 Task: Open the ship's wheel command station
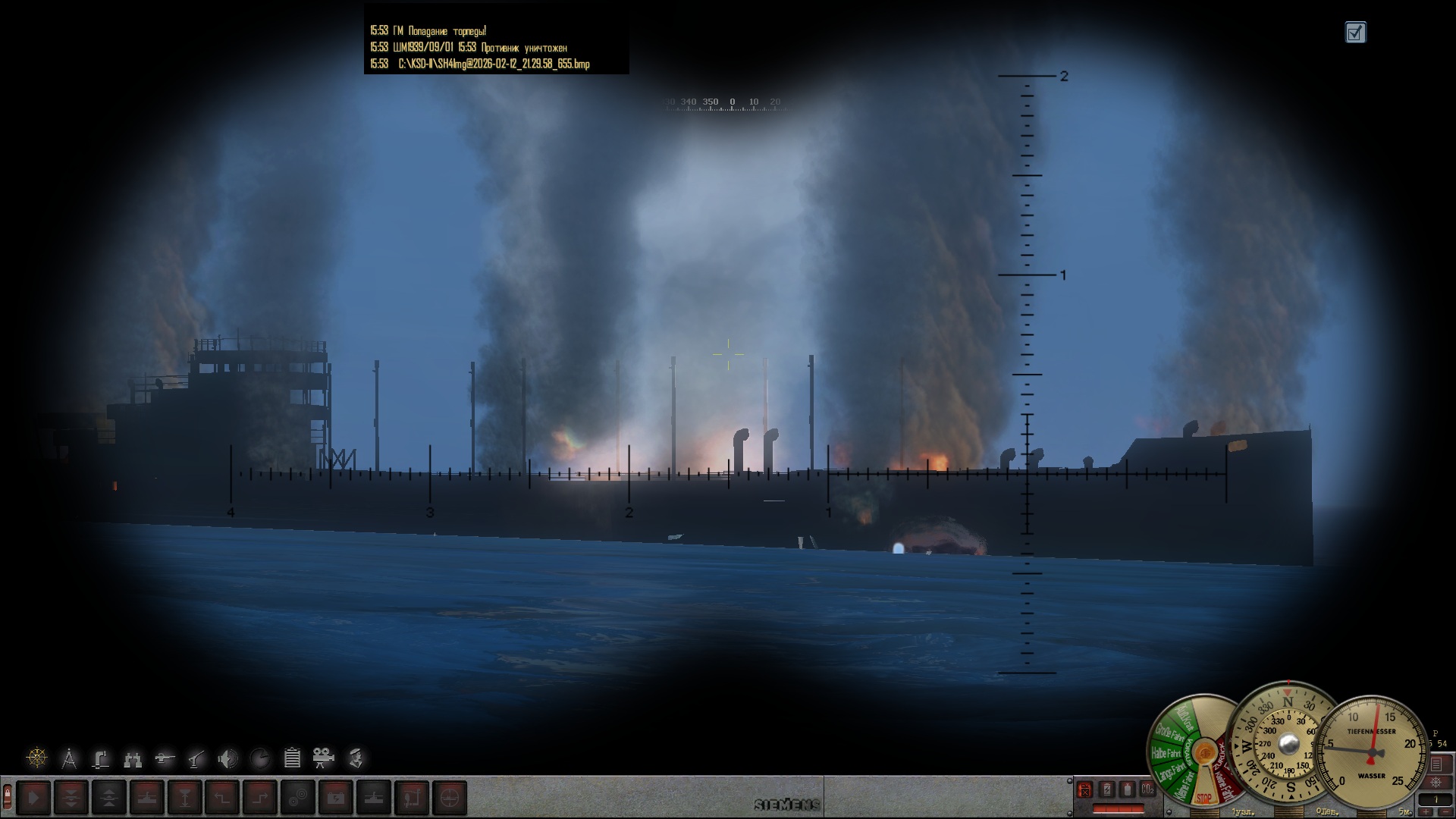[36, 758]
